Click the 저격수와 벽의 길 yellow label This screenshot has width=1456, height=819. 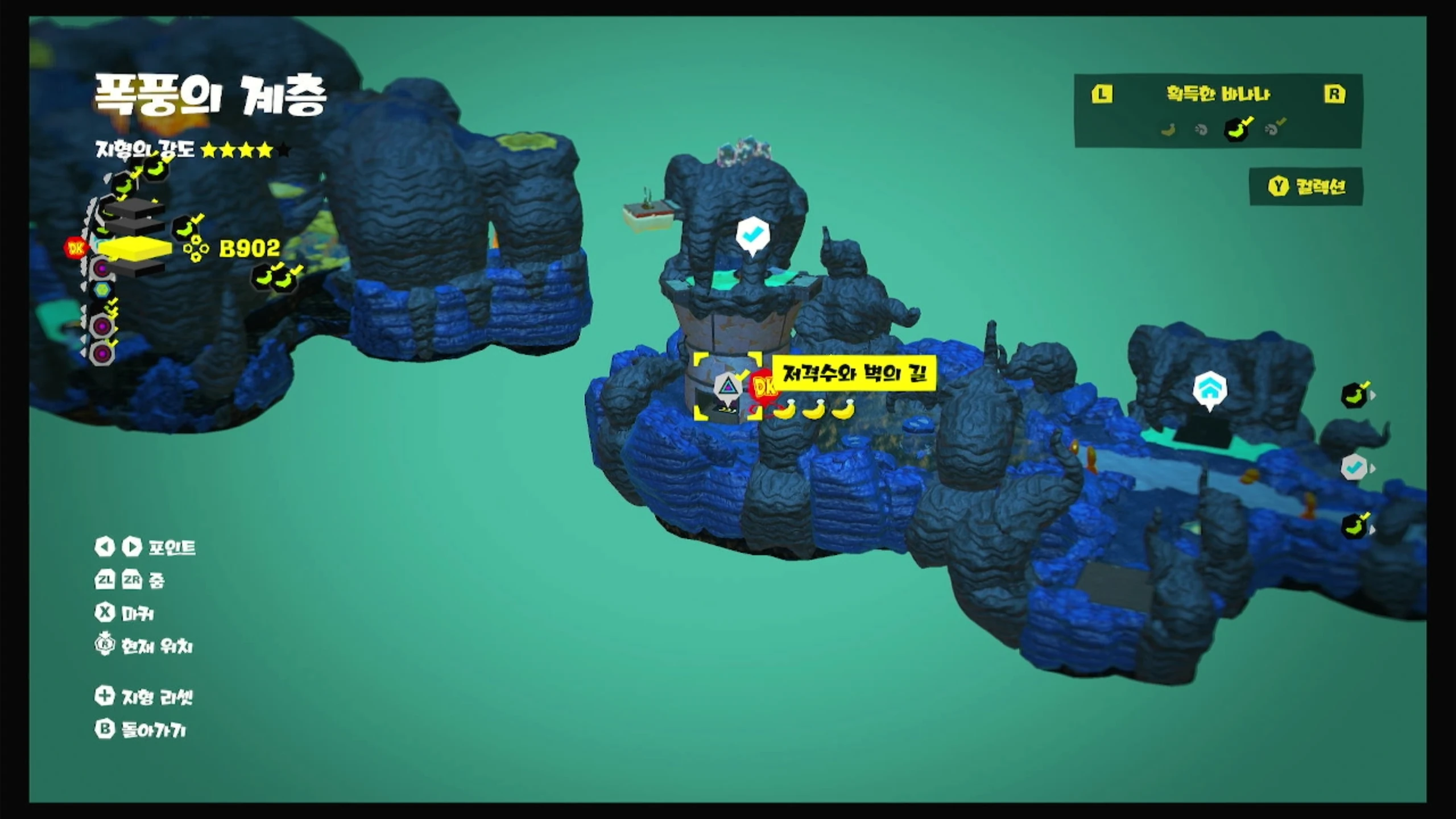(x=854, y=374)
